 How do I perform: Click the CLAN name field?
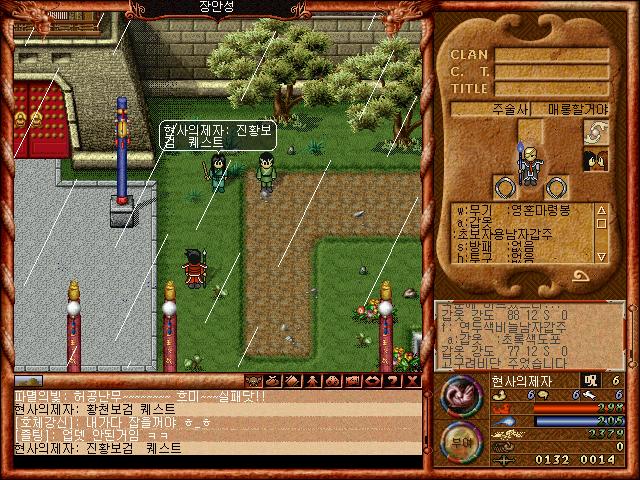(552, 56)
